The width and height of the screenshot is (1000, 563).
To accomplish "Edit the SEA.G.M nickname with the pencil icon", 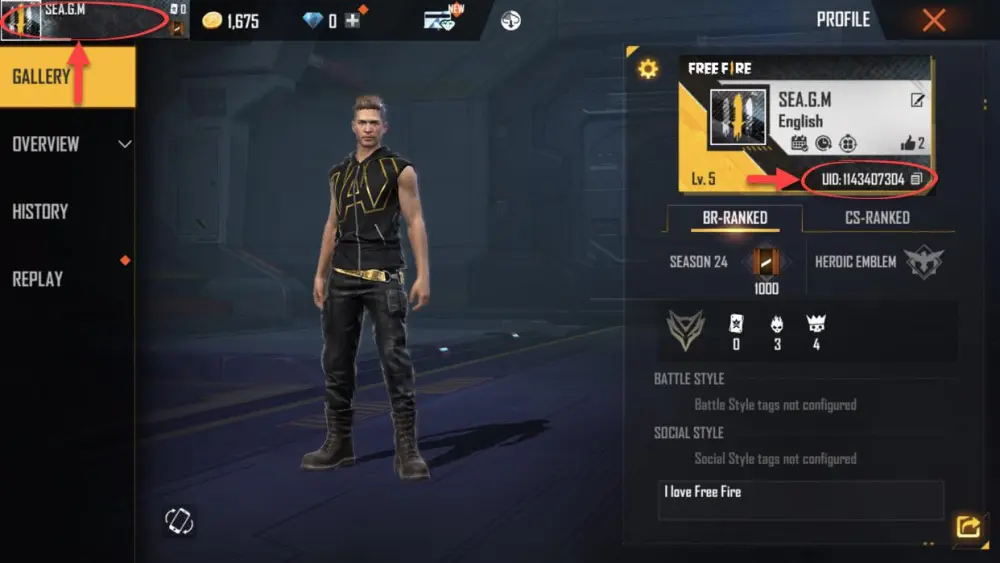I will pos(917,100).
